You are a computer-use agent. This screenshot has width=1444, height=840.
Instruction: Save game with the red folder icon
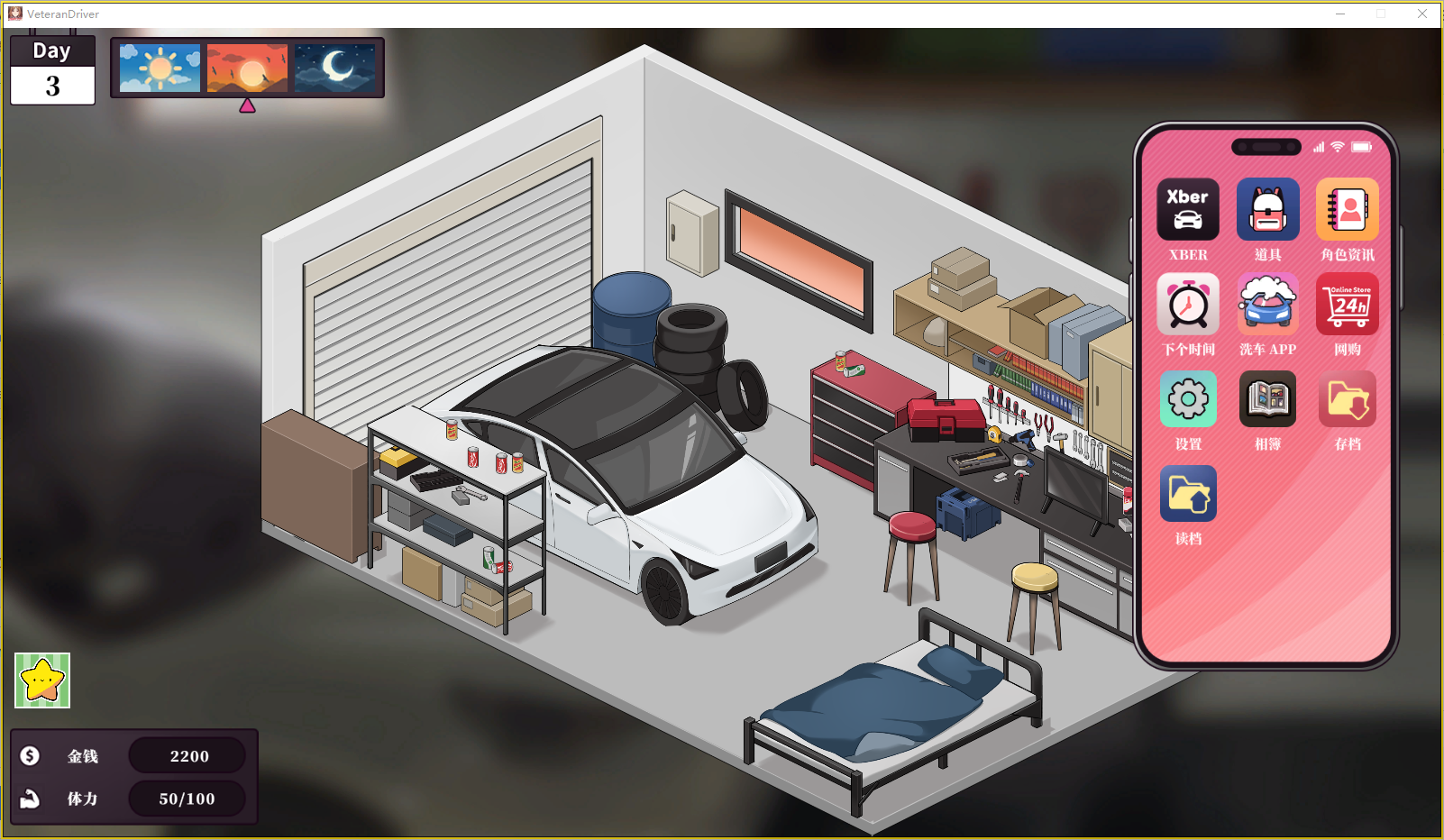(x=1347, y=399)
